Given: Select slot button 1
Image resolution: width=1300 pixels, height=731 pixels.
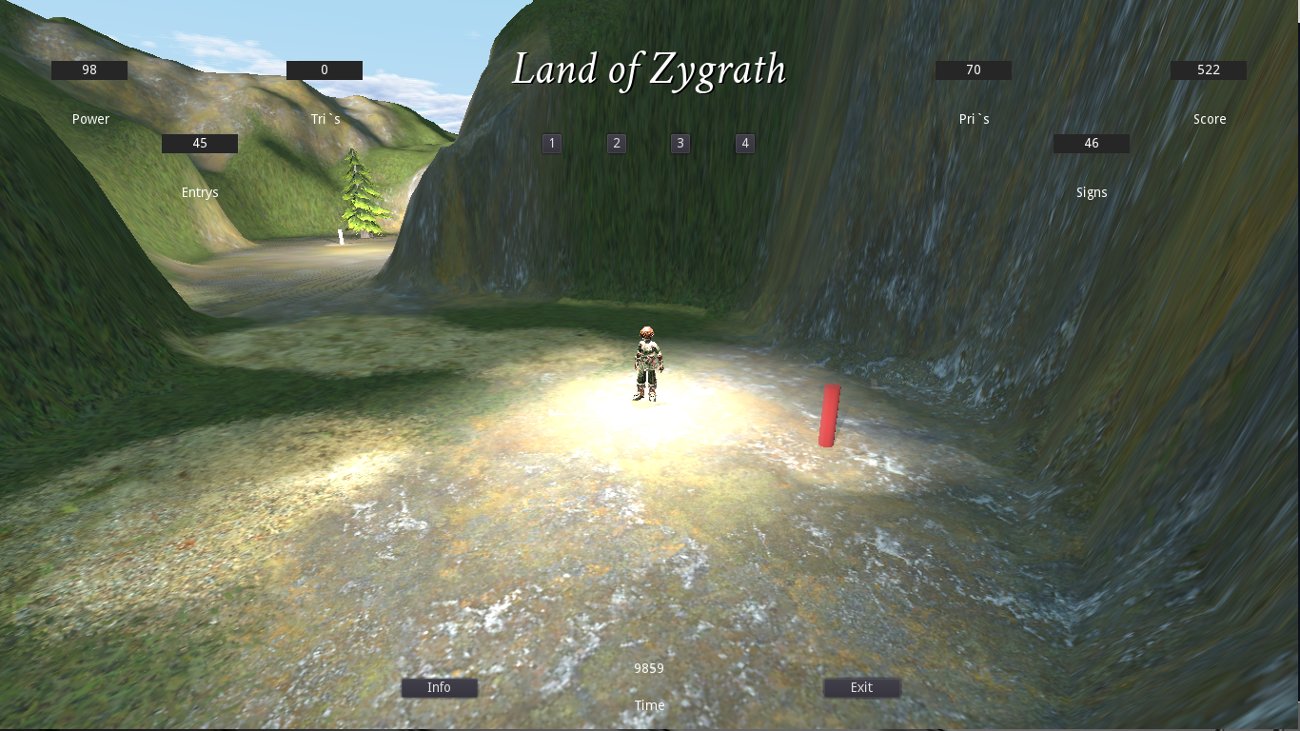Looking at the screenshot, I should (551, 143).
